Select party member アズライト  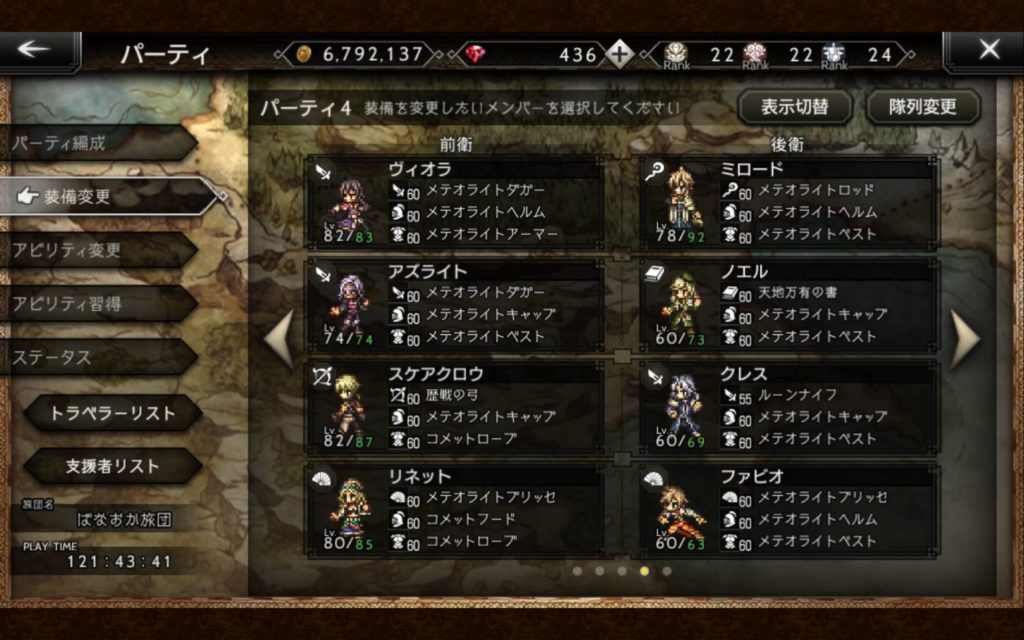[456, 305]
